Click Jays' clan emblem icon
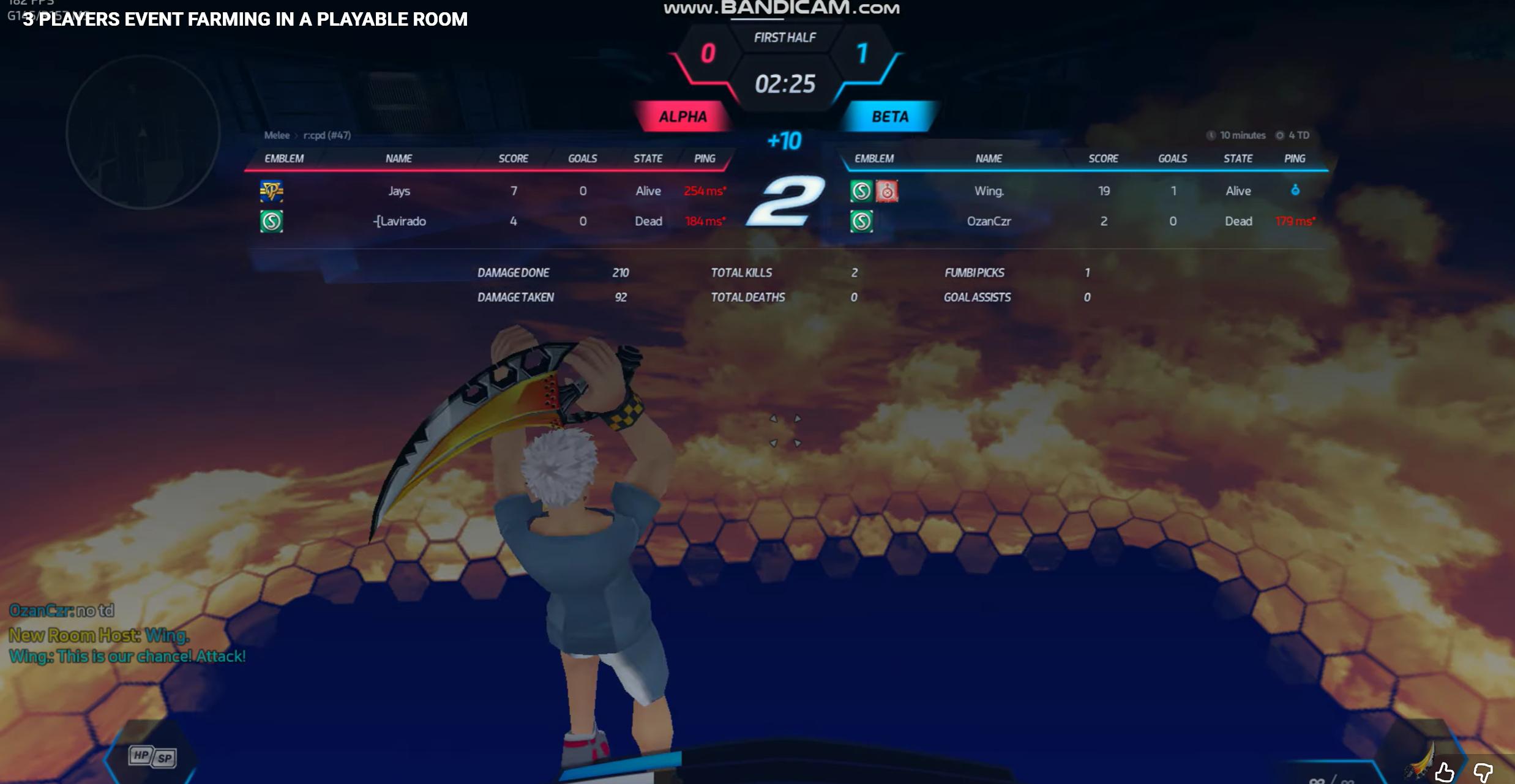Viewport: 1515px width, 784px height. coord(271,191)
